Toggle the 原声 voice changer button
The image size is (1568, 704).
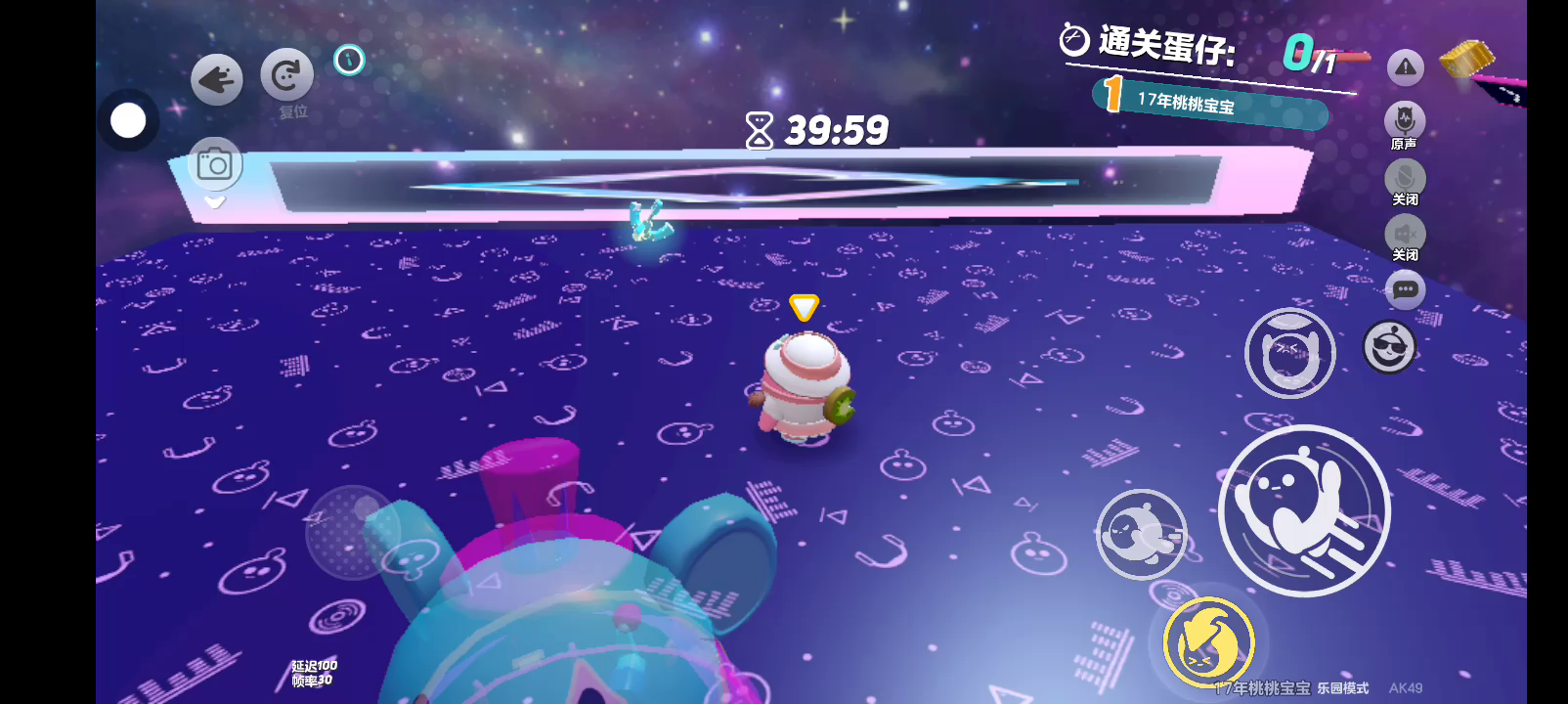[x=1405, y=122]
